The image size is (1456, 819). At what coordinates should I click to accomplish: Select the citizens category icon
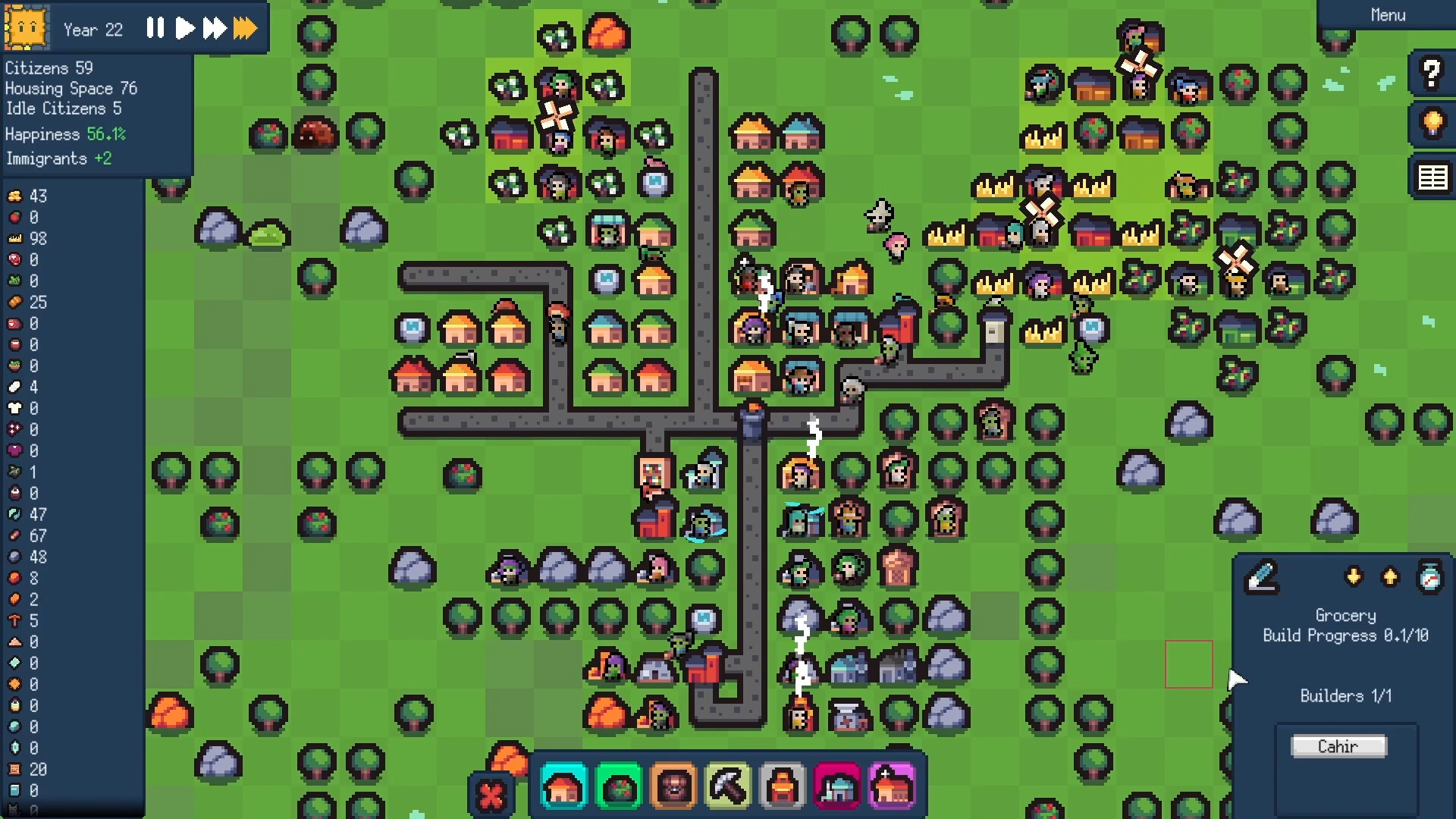tap(674, 787)
